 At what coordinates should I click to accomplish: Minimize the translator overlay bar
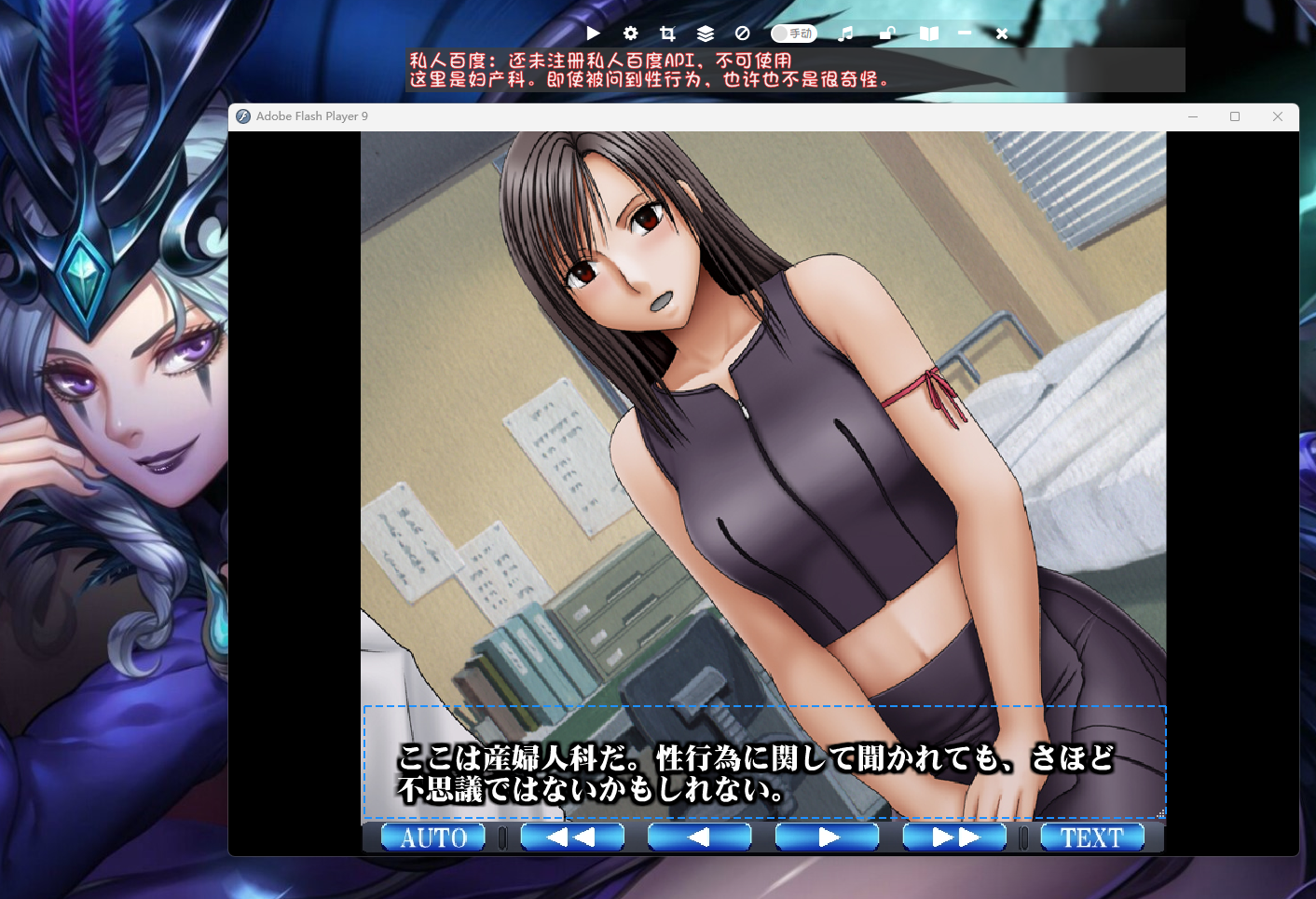(x=965, y=34)
